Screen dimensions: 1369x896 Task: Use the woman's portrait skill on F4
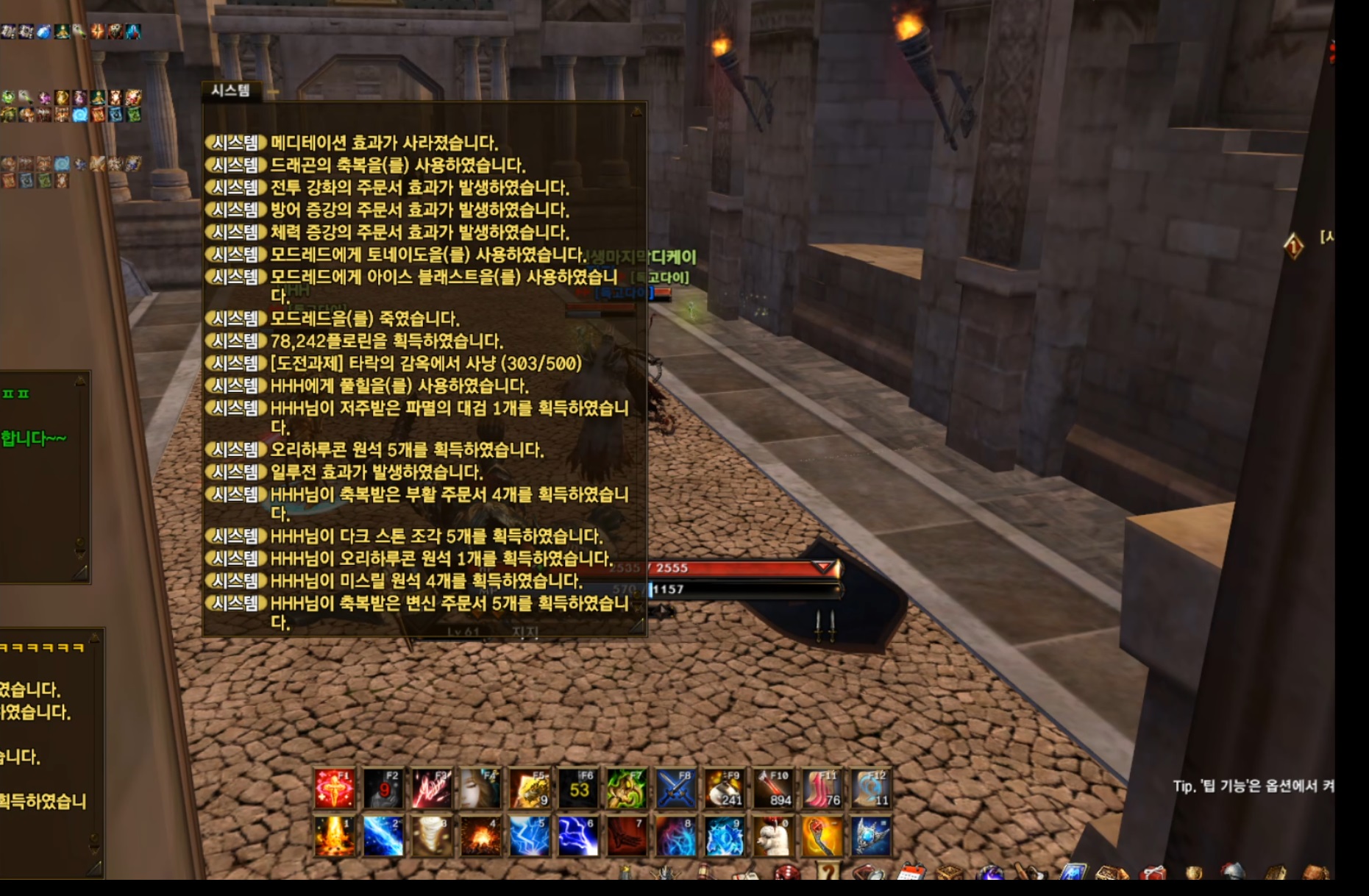coord(480,788)
